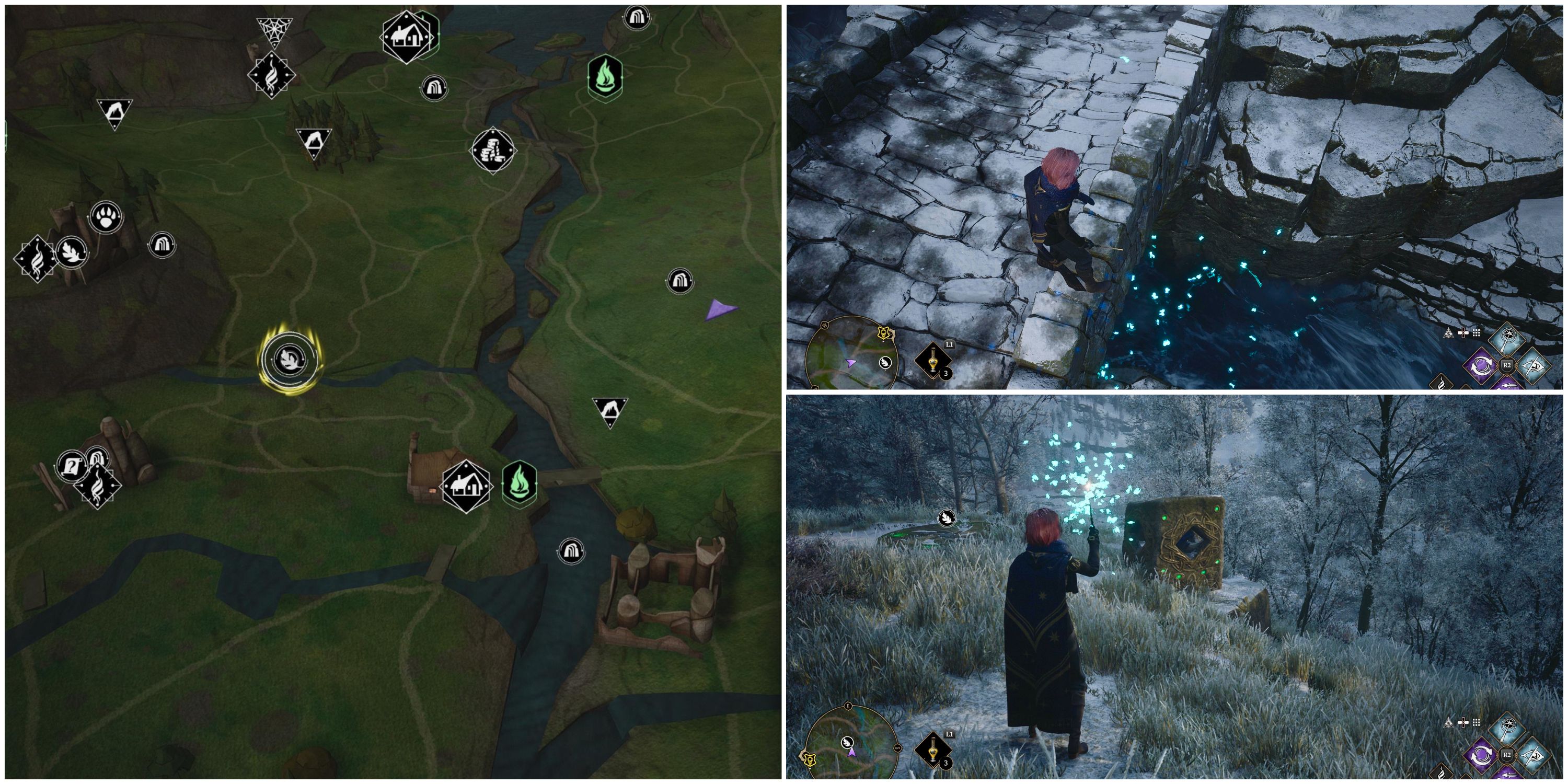This screenshot has height=784, width=1568.
Task: Select the purple player arrow on the map
Action: pyautogui.click(x=720, y=310)
